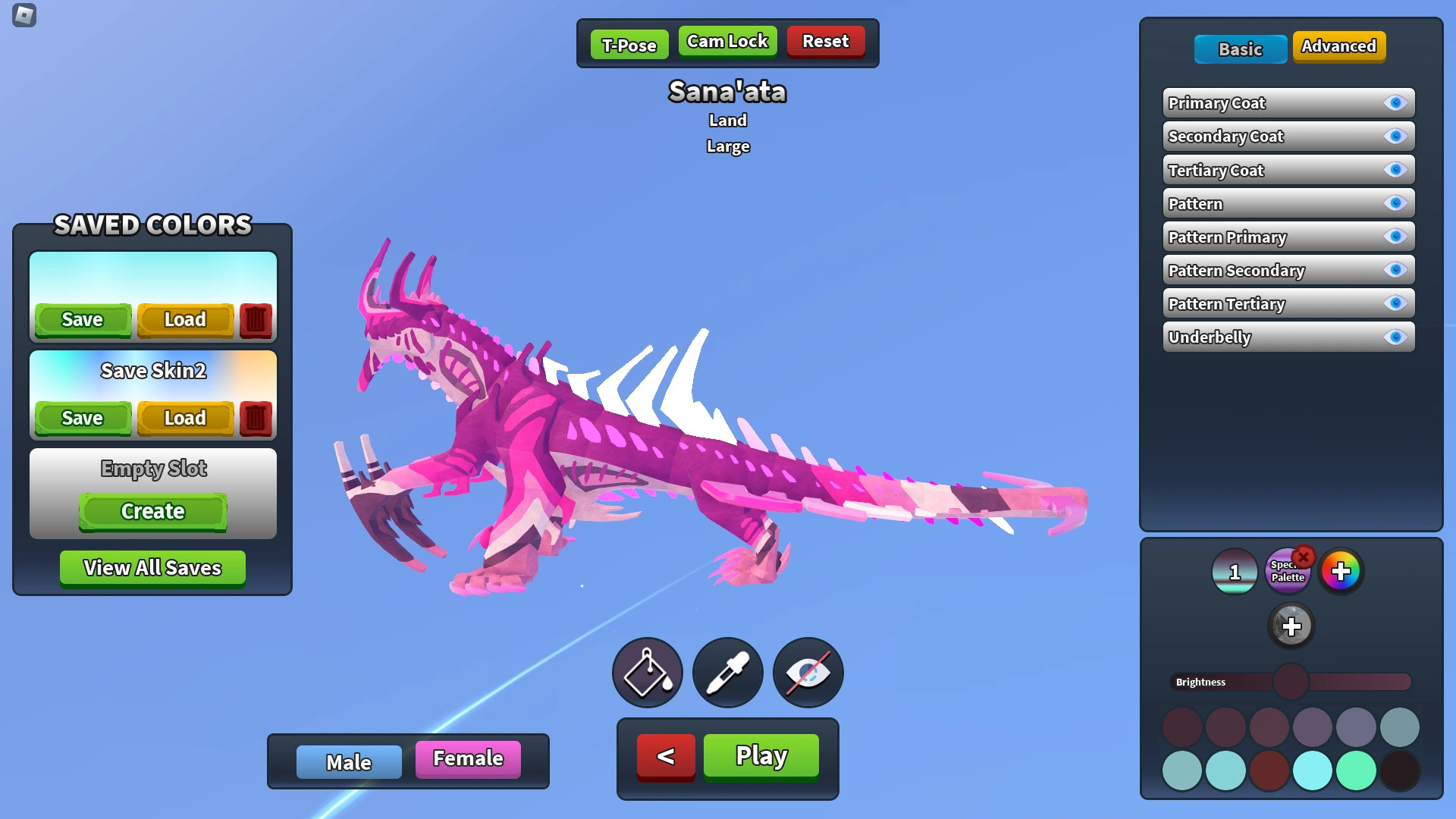This screenshot has height=819, width=1456.
Task: Adjust the Brightness slider
Action: (x=1290, y=681)
